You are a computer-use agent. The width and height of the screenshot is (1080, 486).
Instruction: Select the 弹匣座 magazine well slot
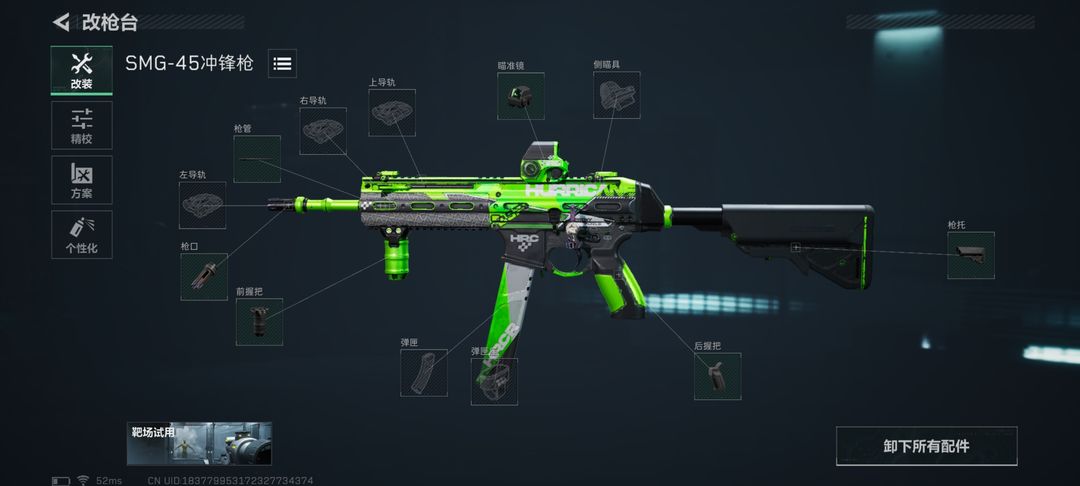click(x=494, y=382)
